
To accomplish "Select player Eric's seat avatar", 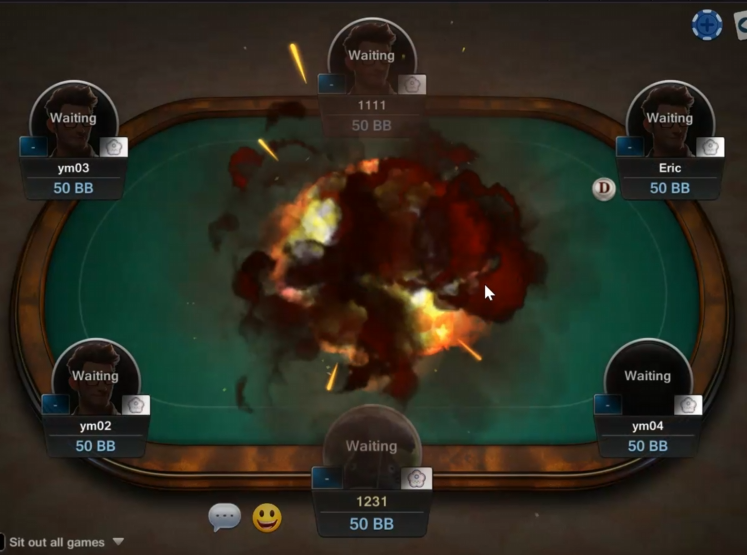I will [x=669, y=120].
